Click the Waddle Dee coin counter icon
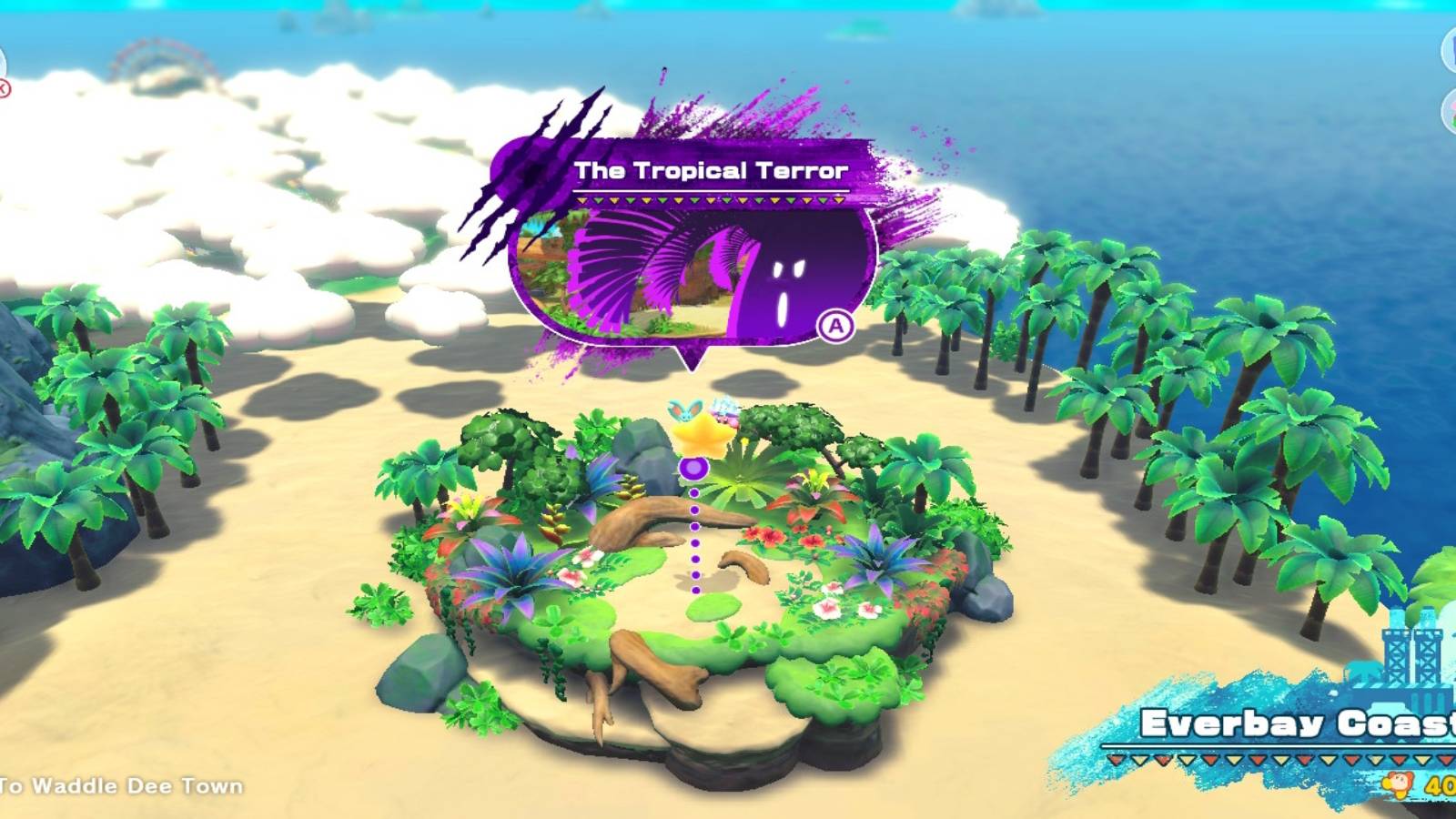The image size is (1456, 819). (x=1396, y=784)
